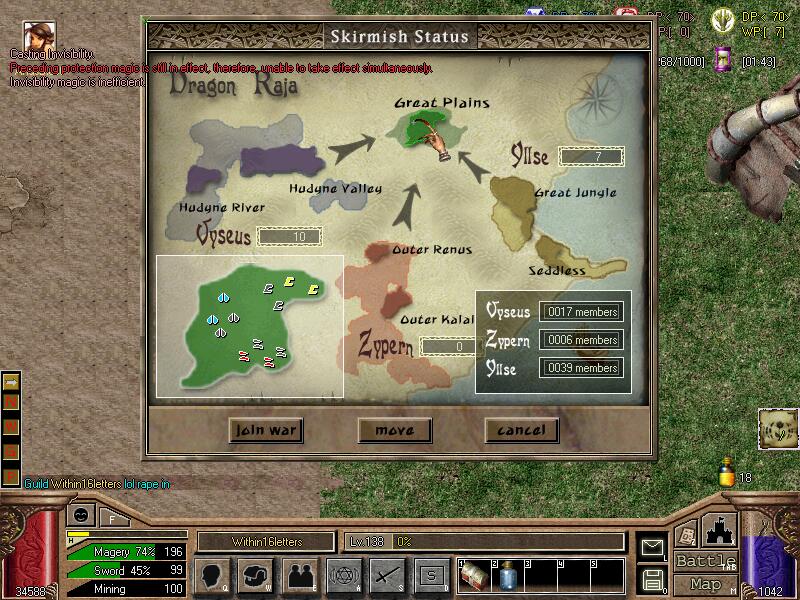Open the sword combat skill icon
800x600 pixels.
pos(386,575)
